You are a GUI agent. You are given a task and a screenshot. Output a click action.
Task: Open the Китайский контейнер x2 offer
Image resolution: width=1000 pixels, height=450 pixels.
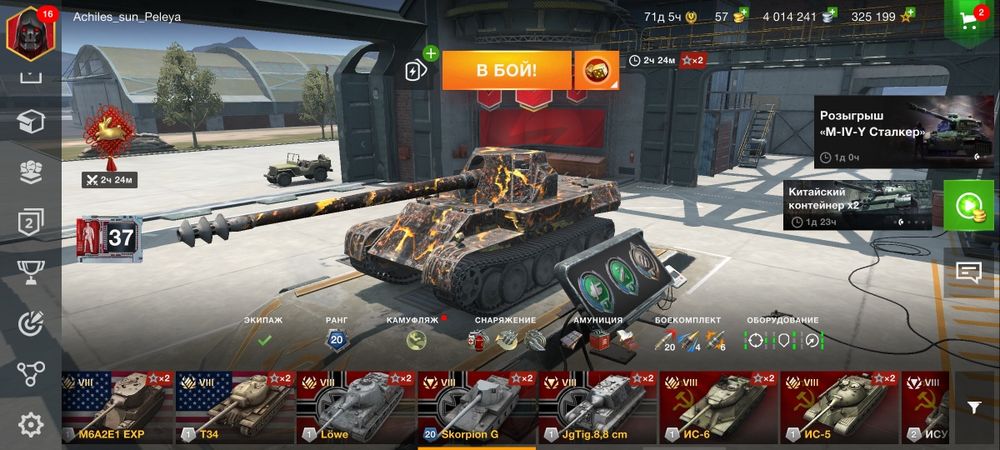858,205
